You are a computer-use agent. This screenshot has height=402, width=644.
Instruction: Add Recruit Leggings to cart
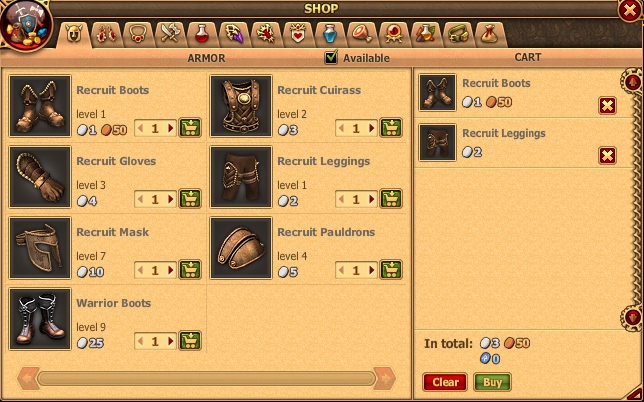[391, 199]
